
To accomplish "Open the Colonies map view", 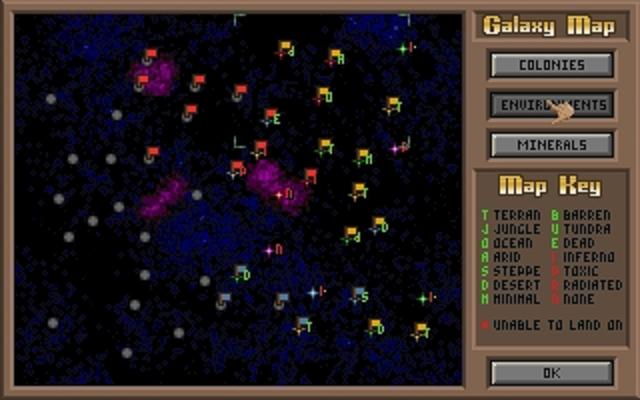I will [551, 65].
